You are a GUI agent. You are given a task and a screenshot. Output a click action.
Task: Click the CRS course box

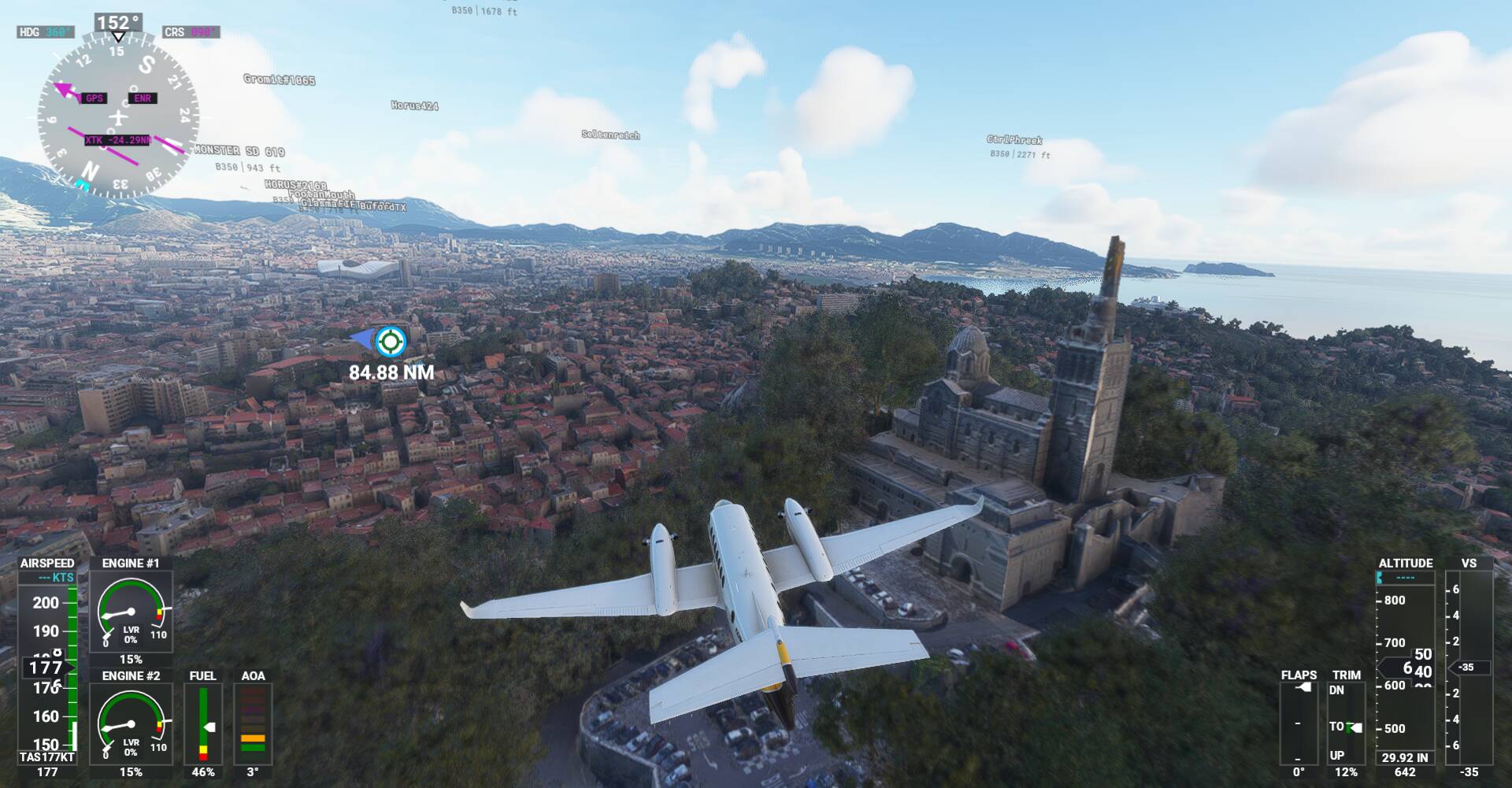point(191,32)
